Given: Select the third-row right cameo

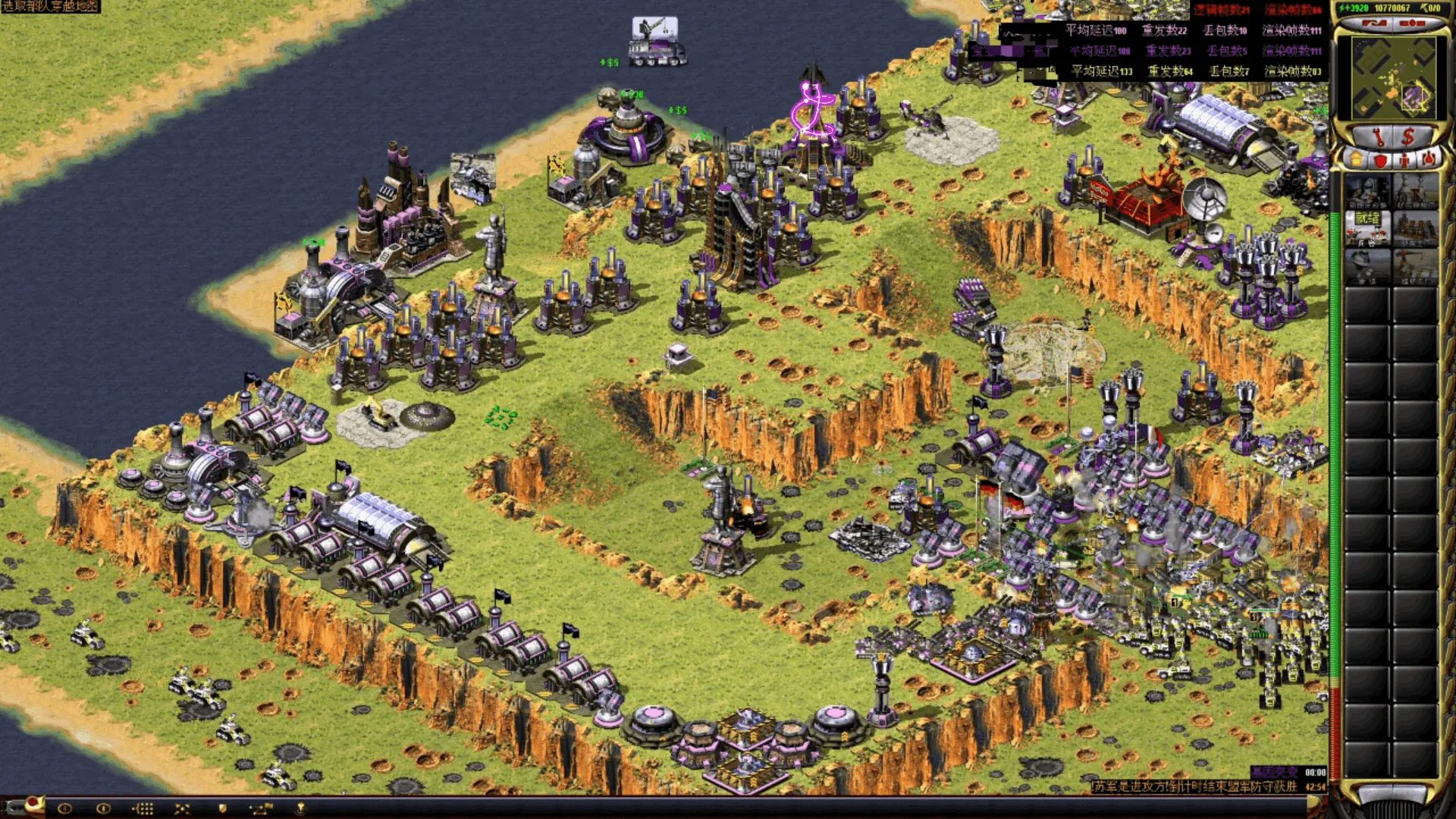Looking at the screenshot, I should click(x=1416, y=266).
